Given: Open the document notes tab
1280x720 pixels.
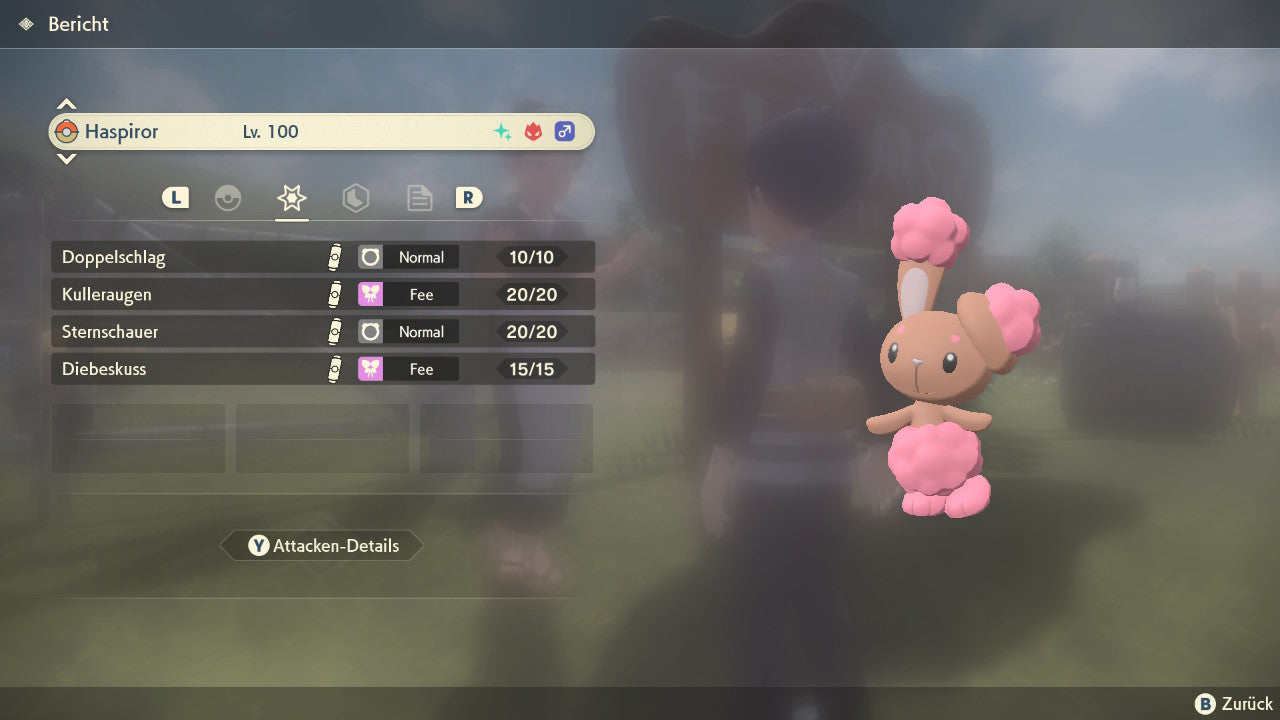Looking at the screenshot, I should 419,198.
